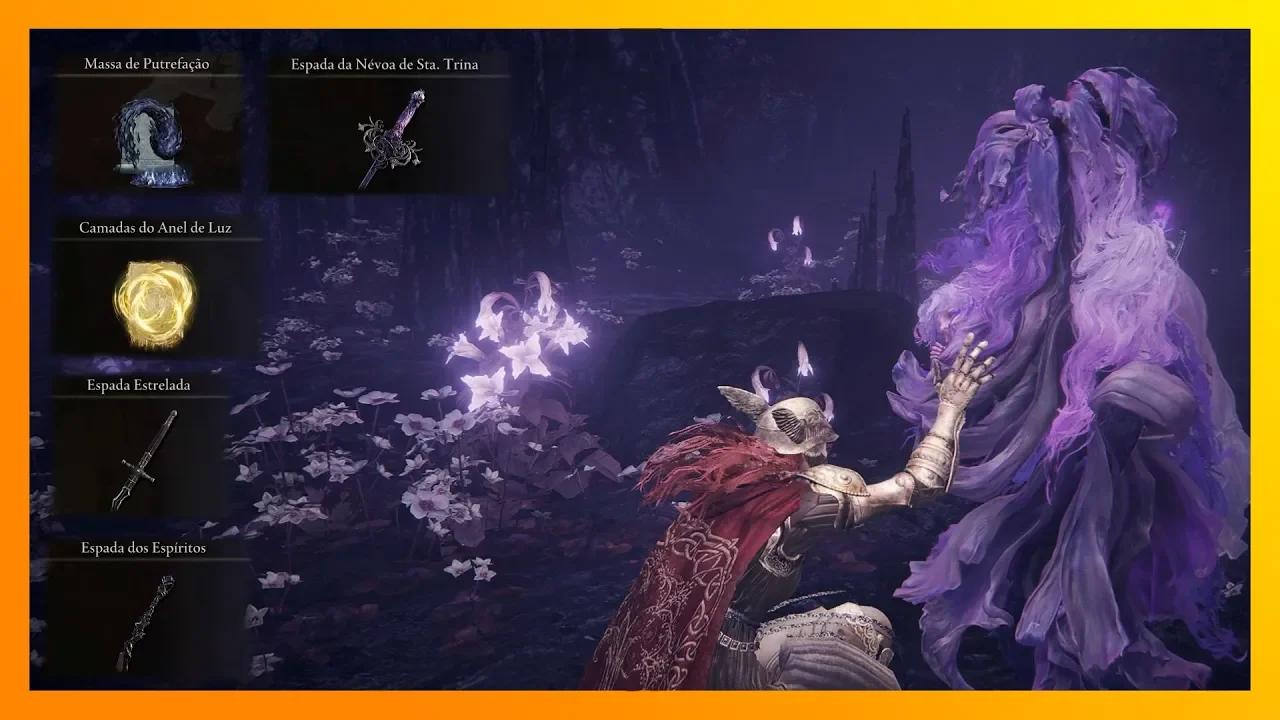The height and width of the screenshot is (720, 1280).
Task: Click the Espada dos Espíritos label text
Action: 145,549
